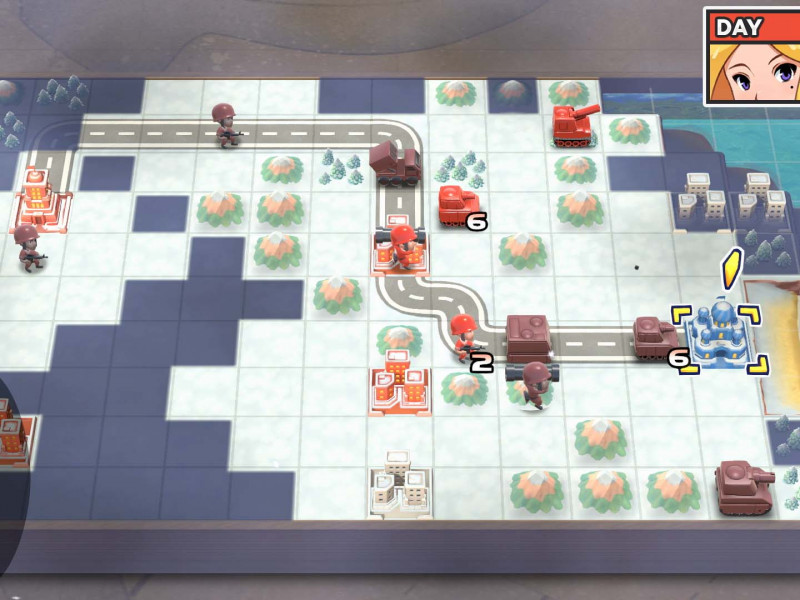Select the blue headquarters under the yellow cursor
This screenshot has width=800, height=600.
click(x=720, y=335)
